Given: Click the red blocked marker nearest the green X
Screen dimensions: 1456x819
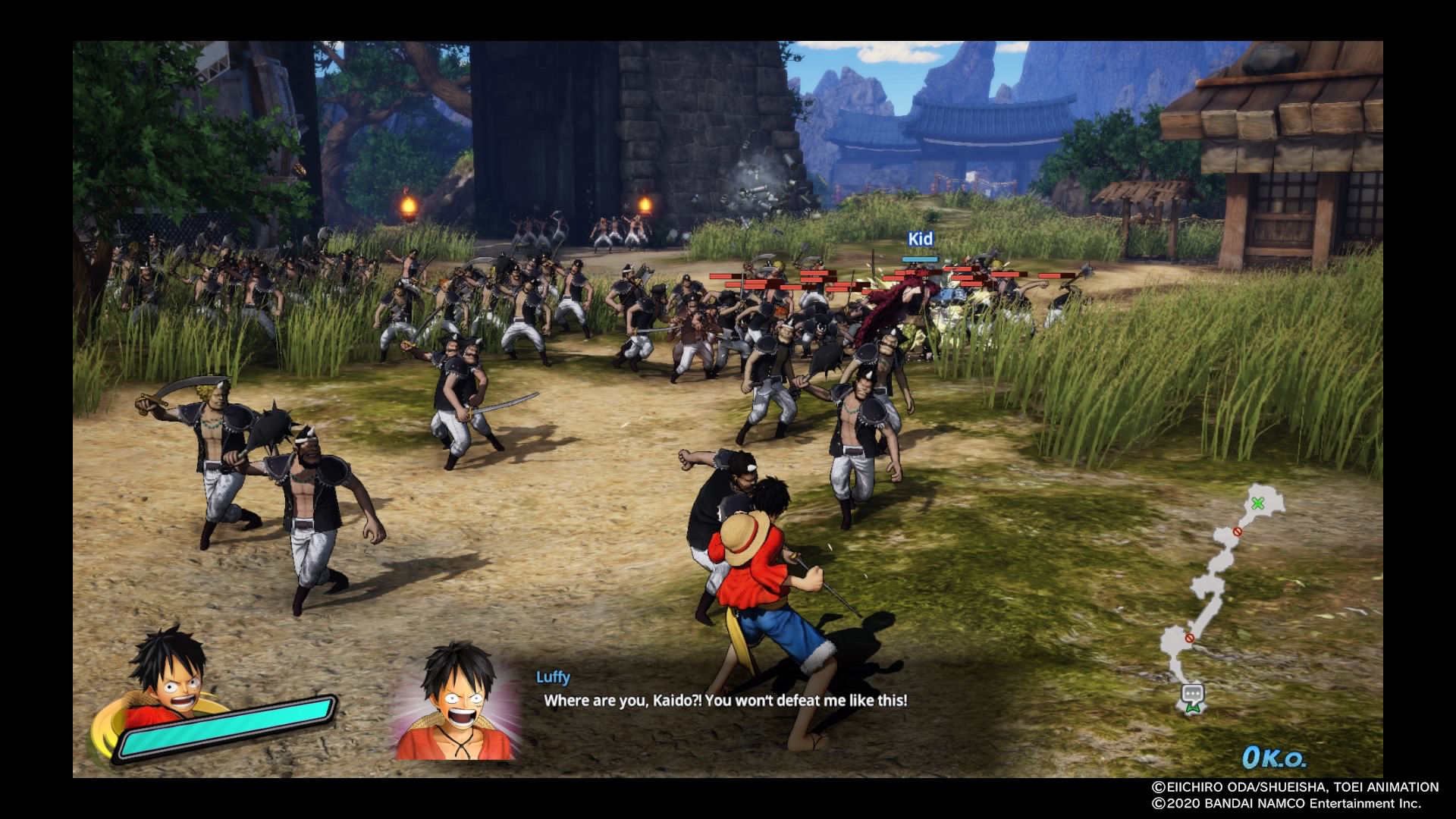Looking at the screenshot, I should (1238, 532).
